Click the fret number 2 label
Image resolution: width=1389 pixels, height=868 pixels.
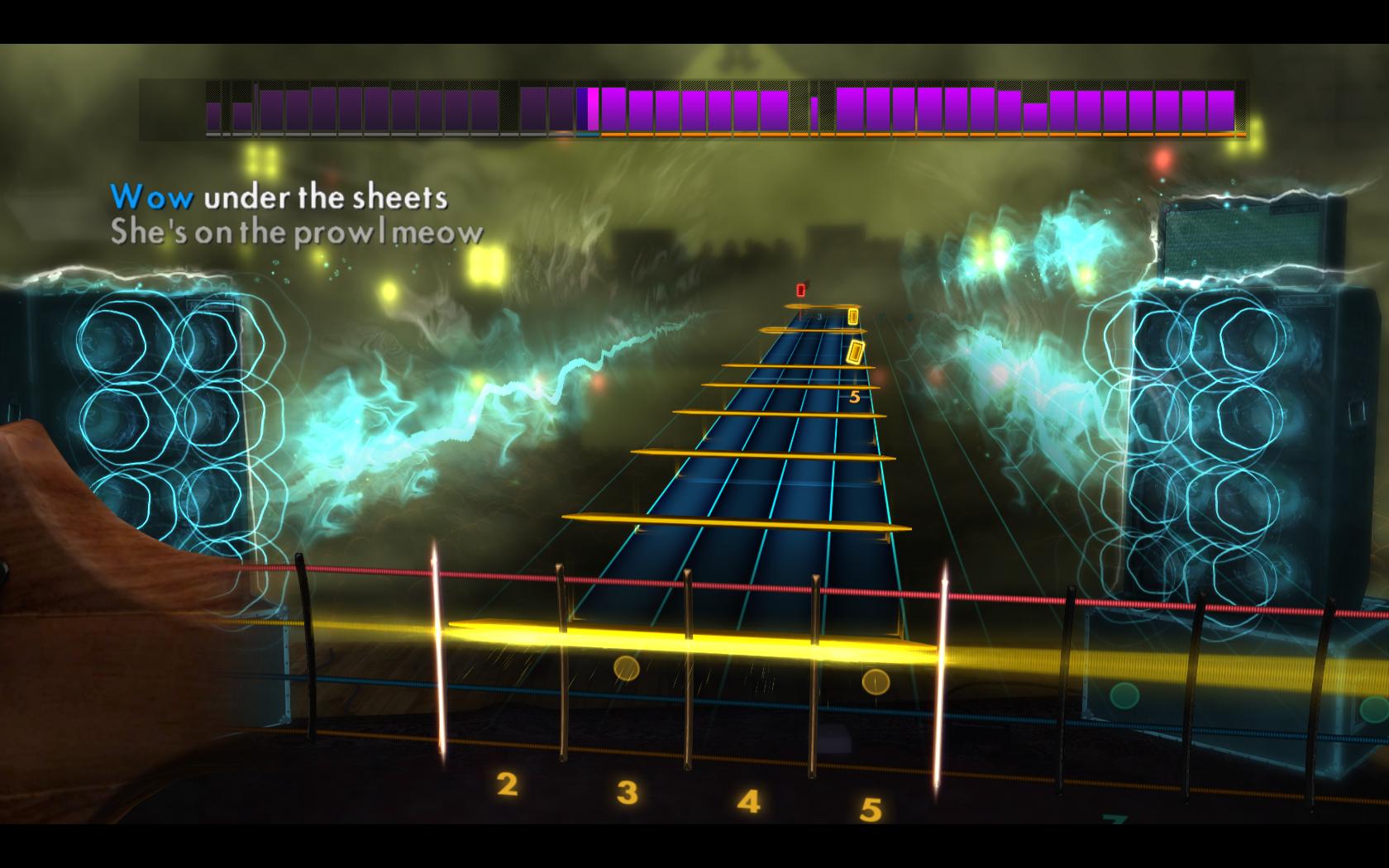coord(508,785)
